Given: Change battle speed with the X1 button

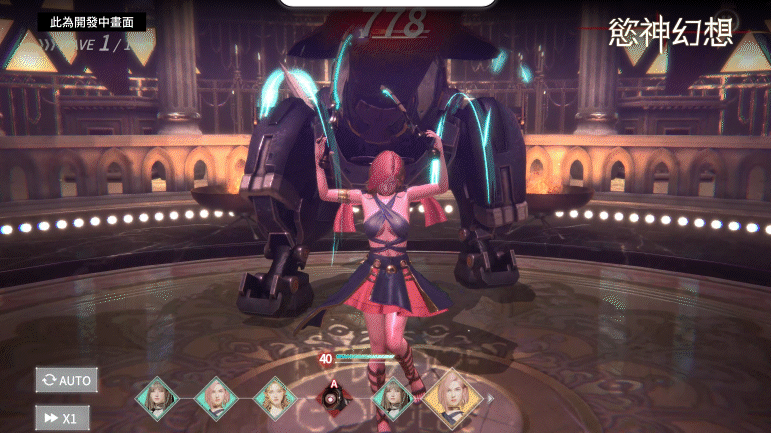Looking at the screenshot, I should pyautogui.click(x=62, y=417).
